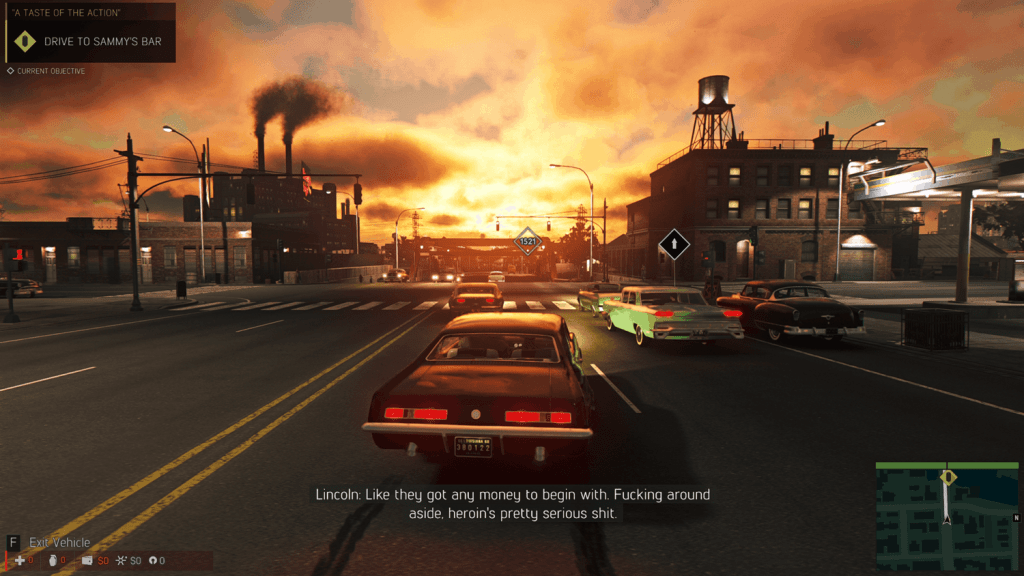This screenshot has height=576, width=1024.
Task: Select the white arrow turn indicator diamond
Action: click(674, 243)
